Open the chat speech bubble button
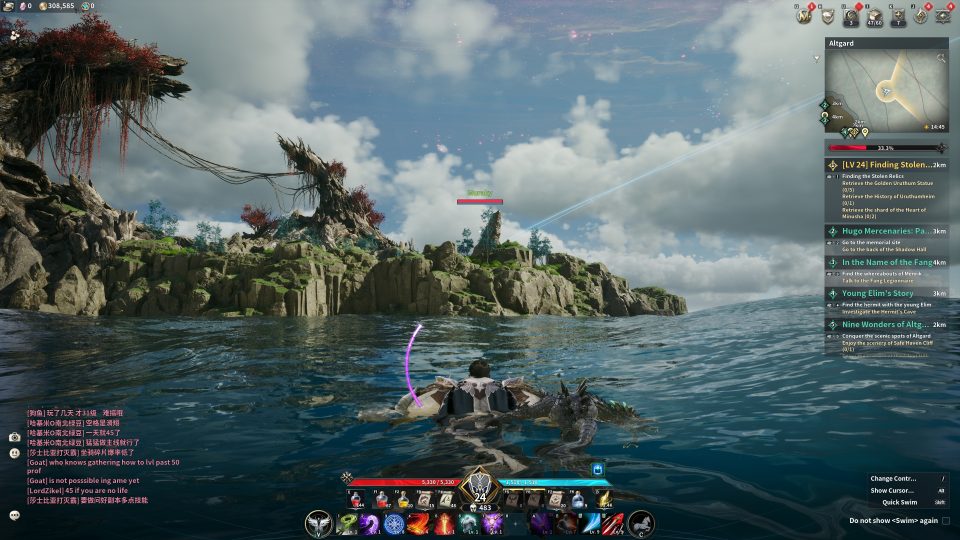The height and width of the screenshot is (540, 960). tap(15, 515)
